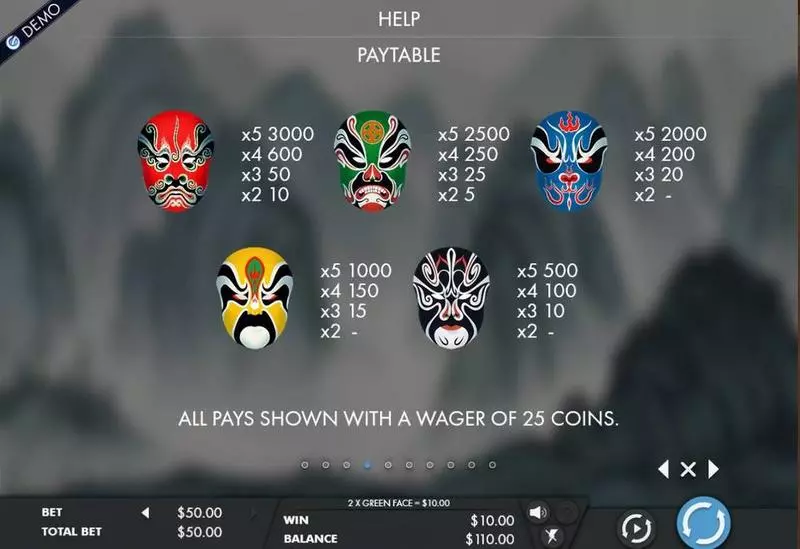
Task: Close the help paytable screen
Action: (x=688, y=469)
